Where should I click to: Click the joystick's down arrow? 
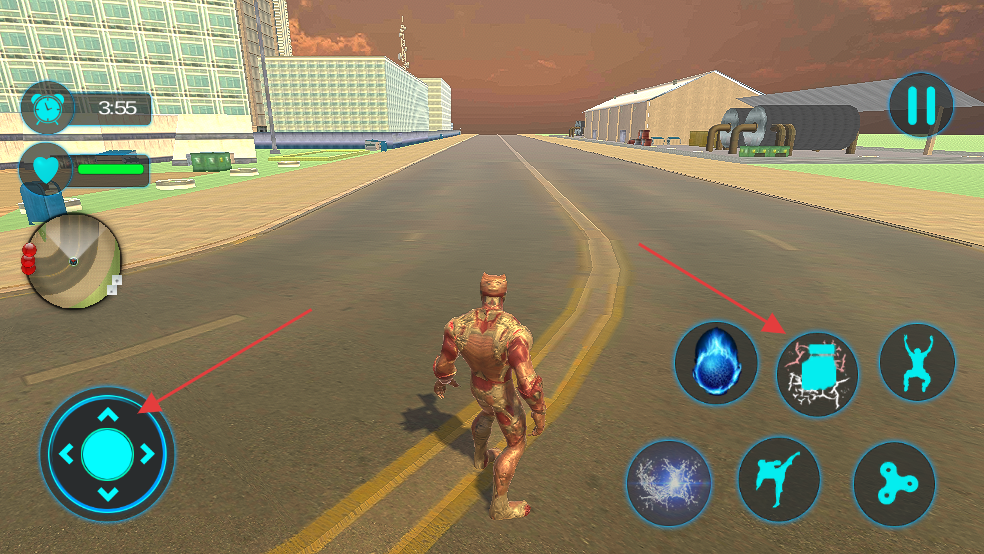click(108, 494)
